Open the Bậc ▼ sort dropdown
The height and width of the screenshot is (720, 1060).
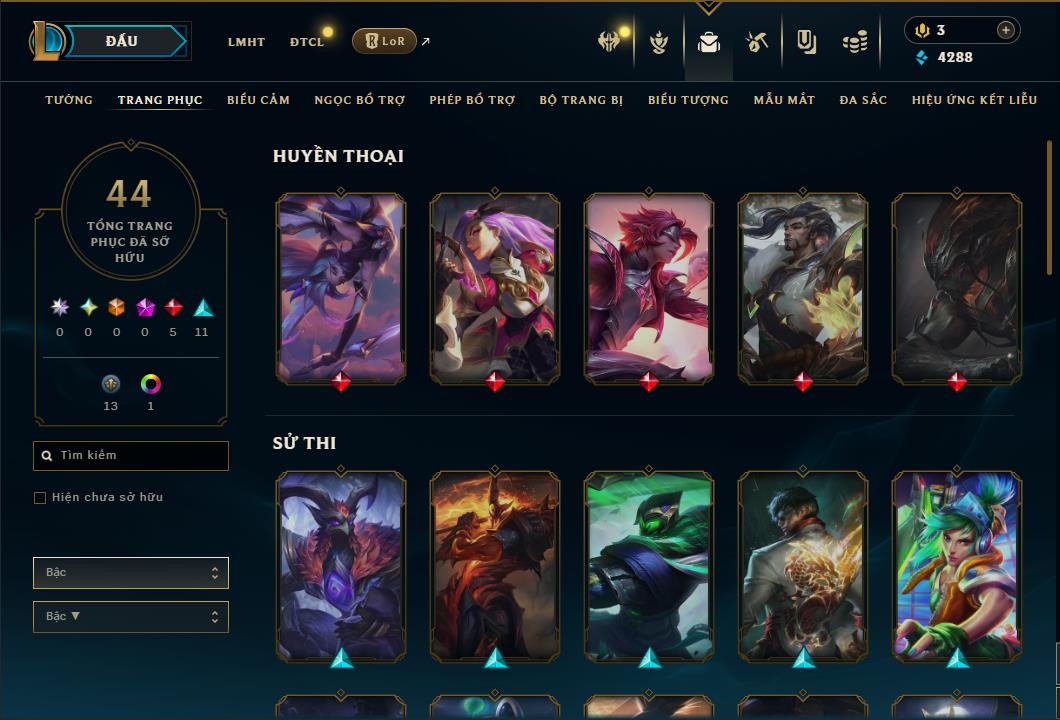pyautogui.click(x=131, y=617)
